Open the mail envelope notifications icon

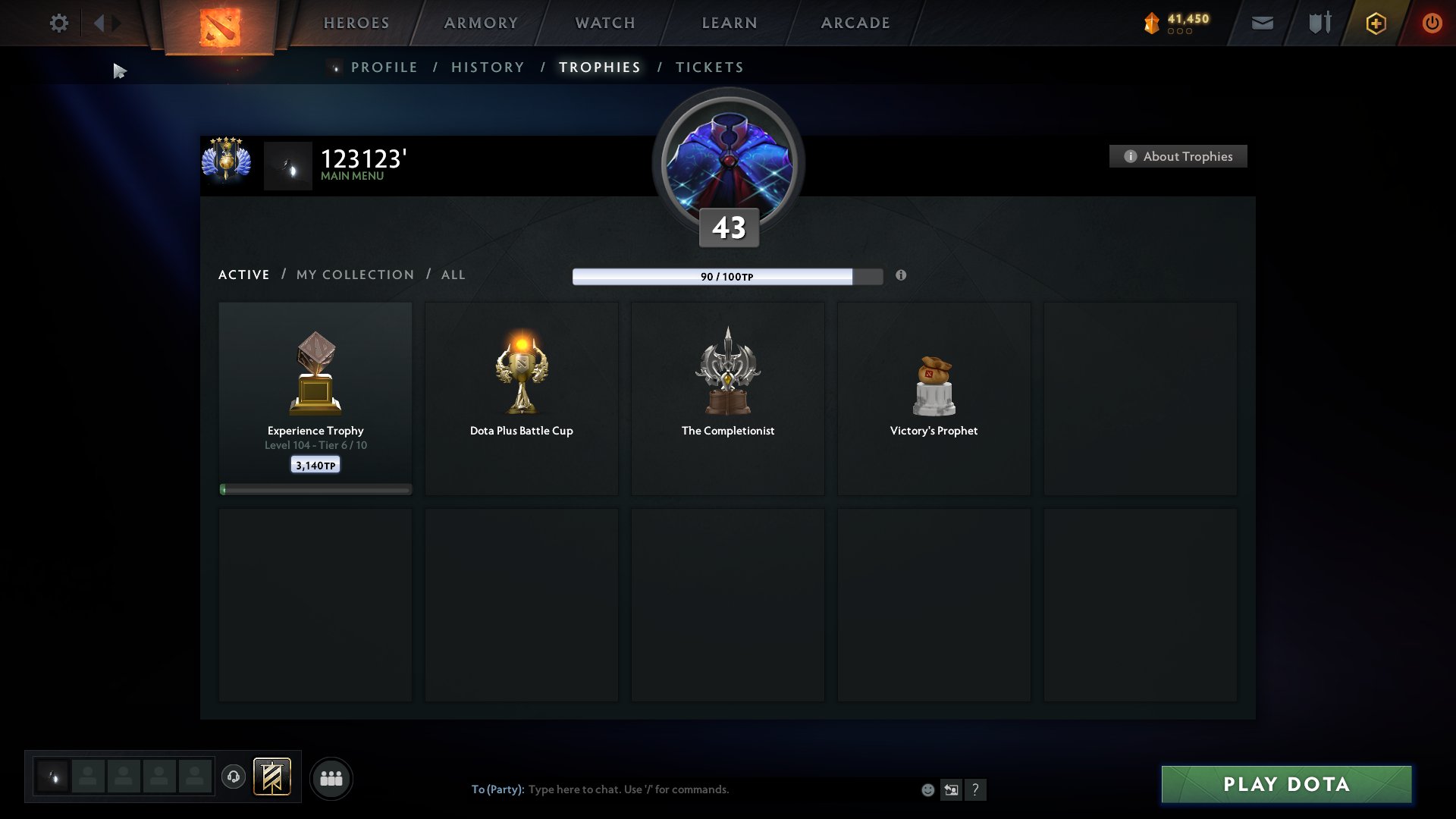point(1263,23)
